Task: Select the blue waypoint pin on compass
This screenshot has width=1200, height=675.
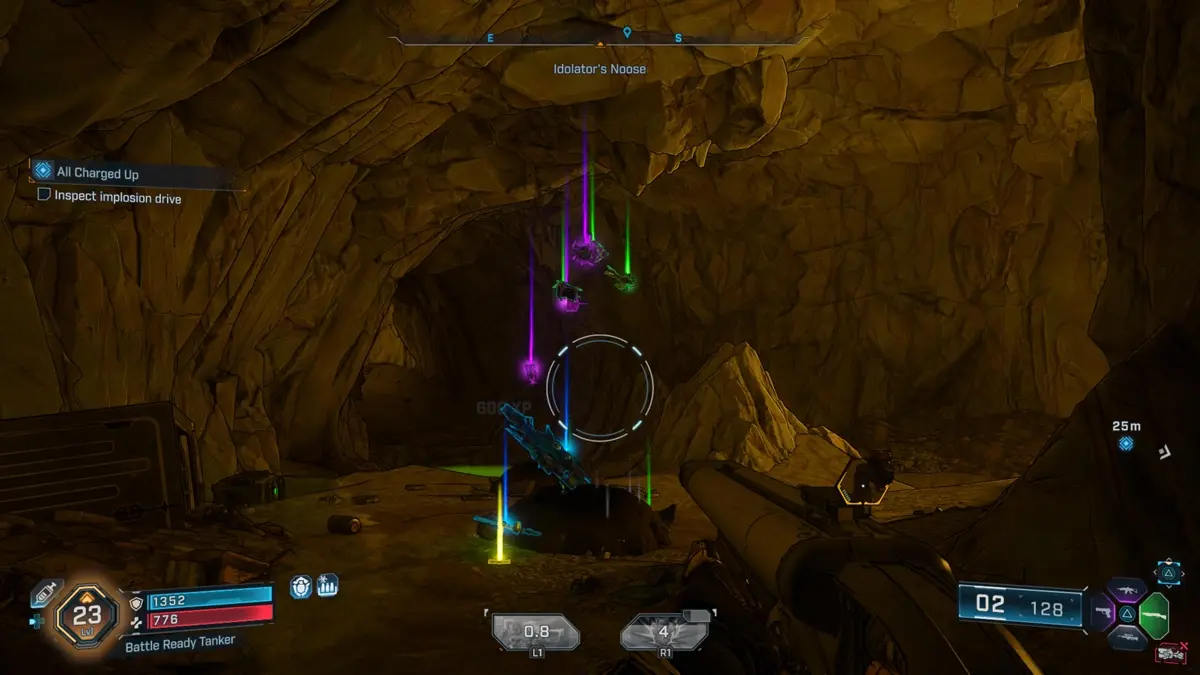Action: point(627,33)
